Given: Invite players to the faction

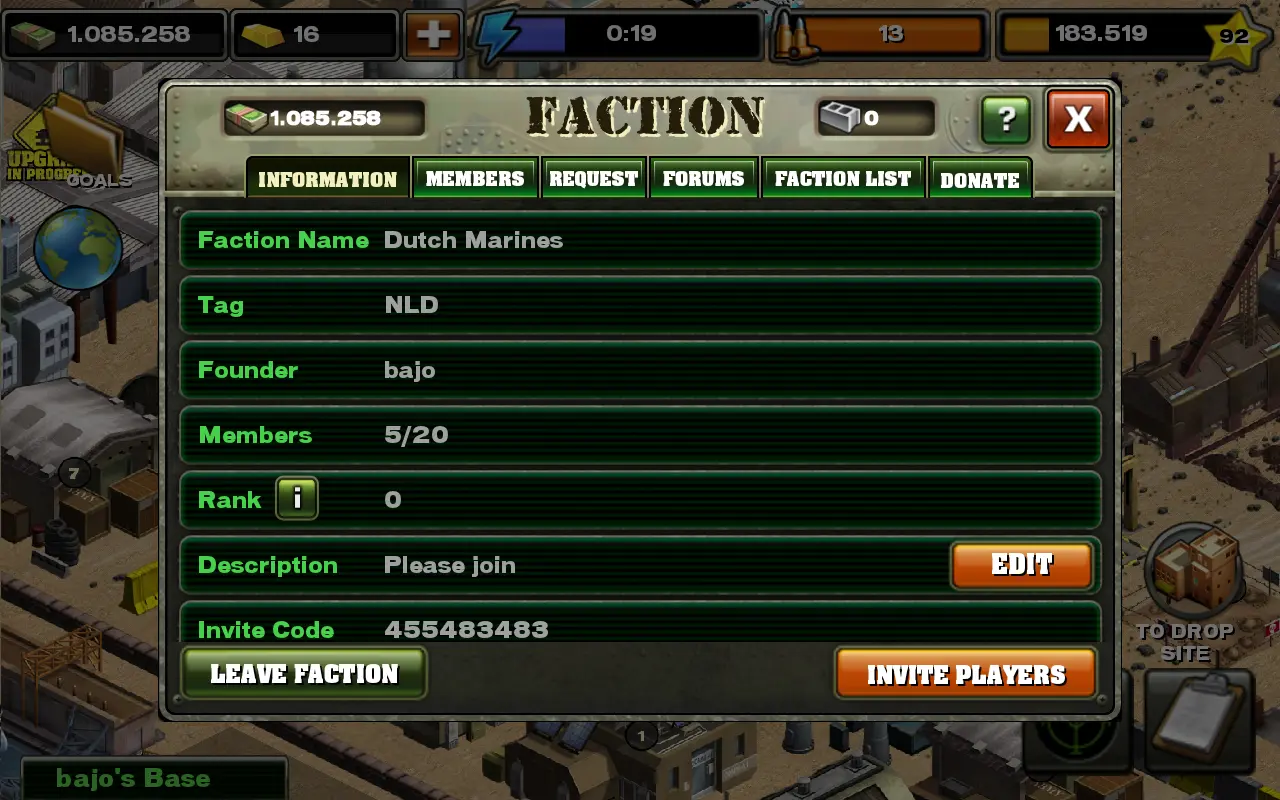Looking at the screenshot, I should click(966, 674).
